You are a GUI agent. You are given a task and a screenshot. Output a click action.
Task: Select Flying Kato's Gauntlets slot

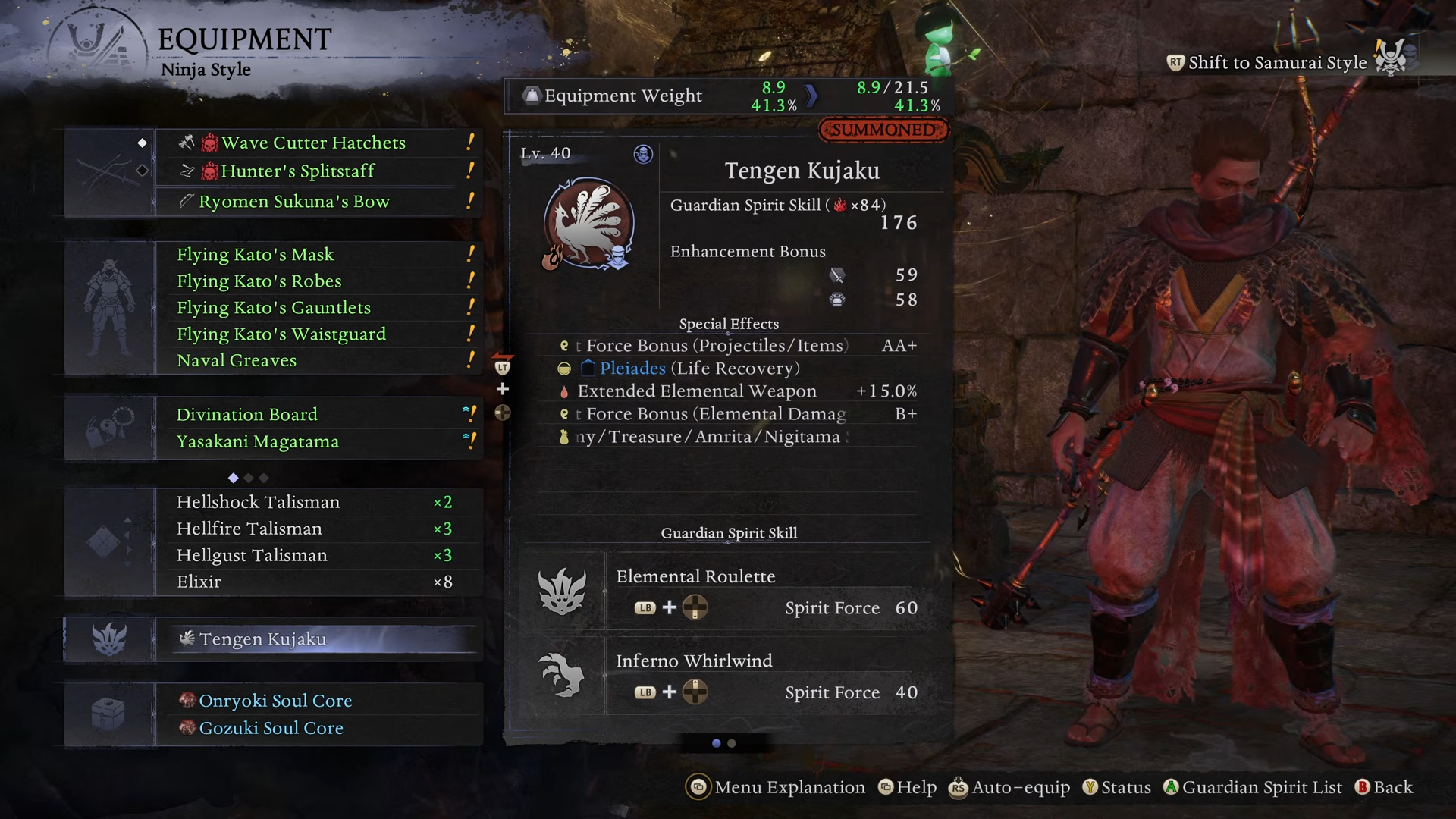(274, 308)
